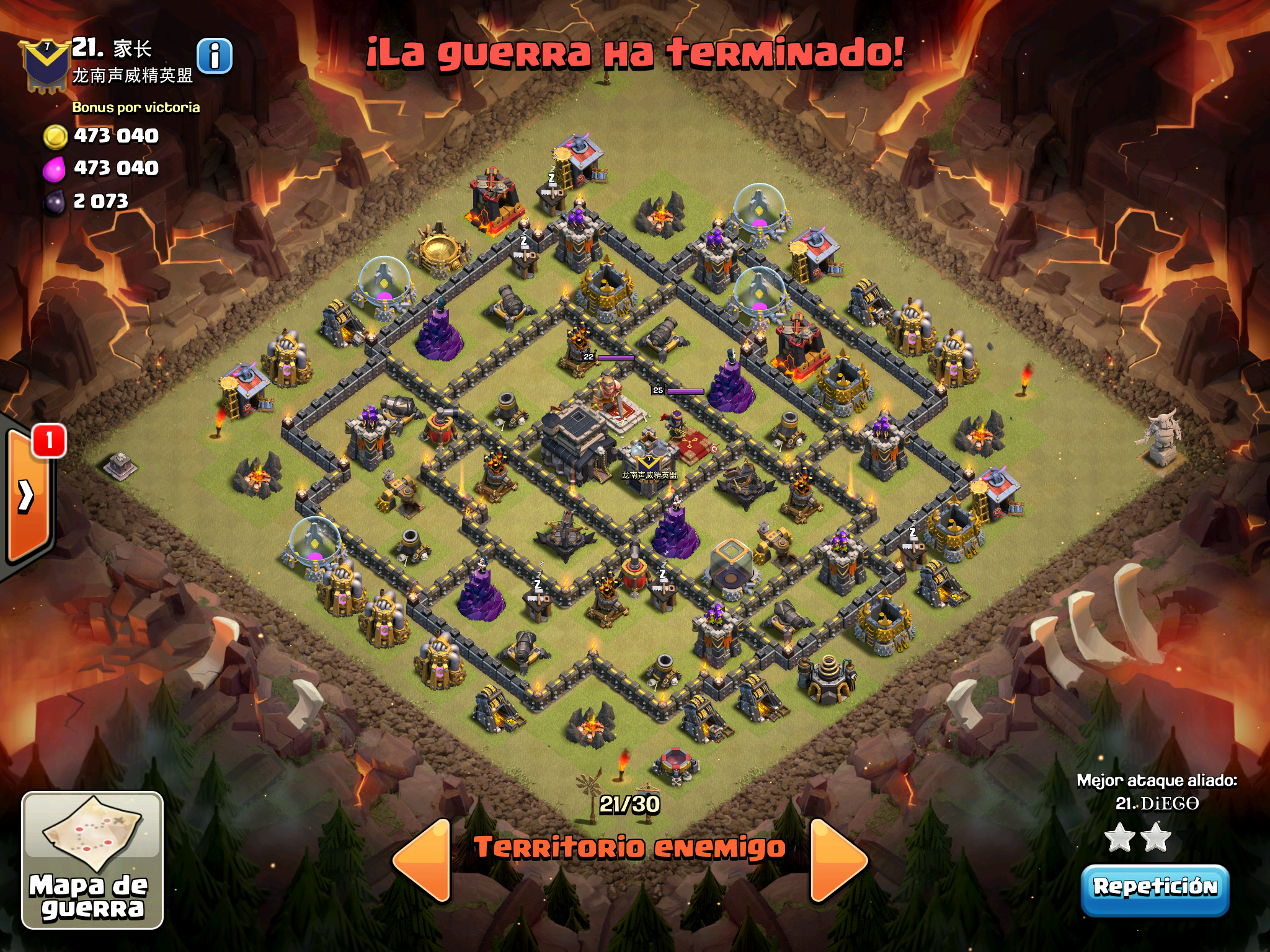Screen dimensions: 1270x952
Task: Go to the next enemy base
Action: [837, 860]
